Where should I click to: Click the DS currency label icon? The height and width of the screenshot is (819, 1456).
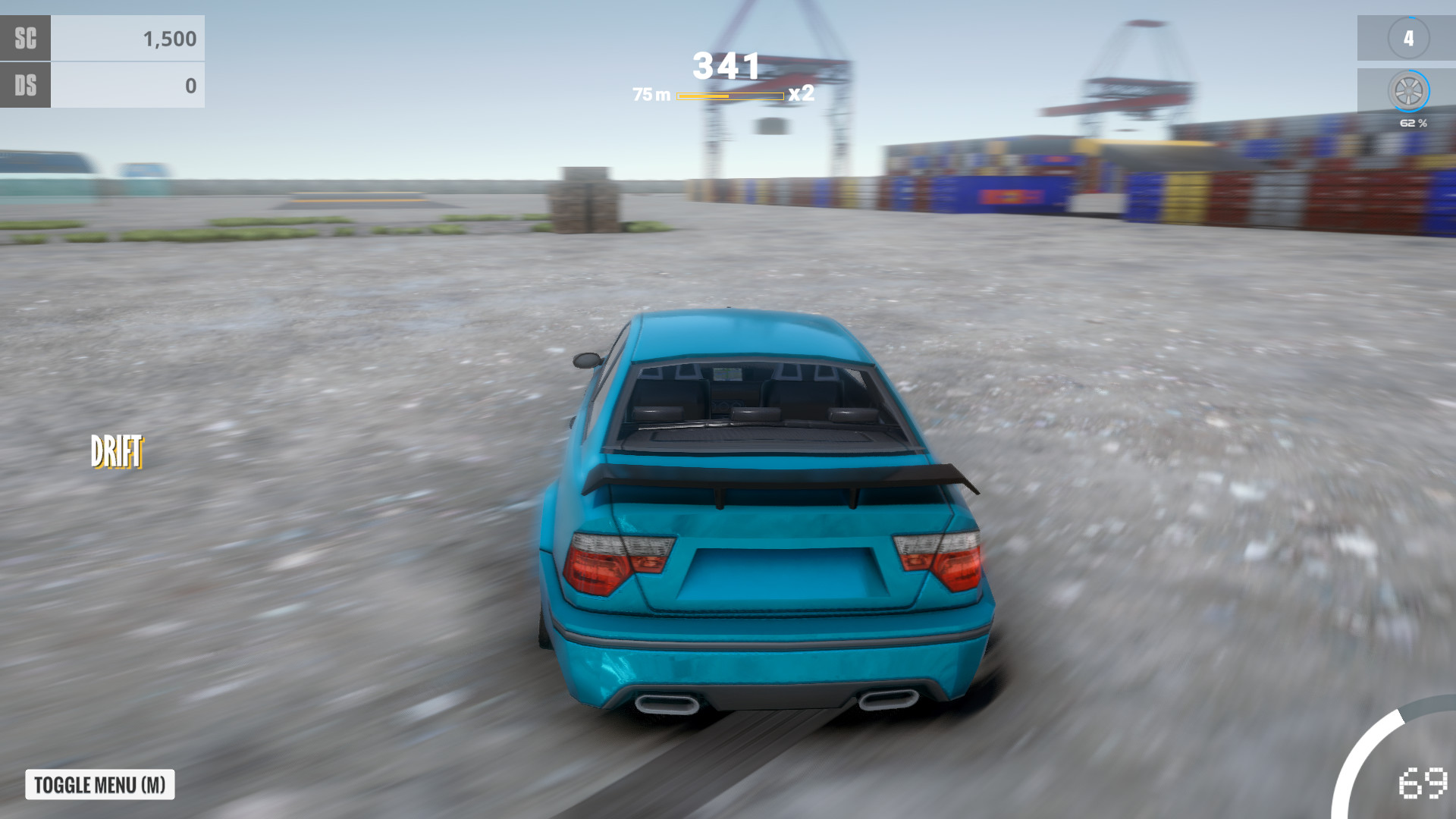[26, 86]
